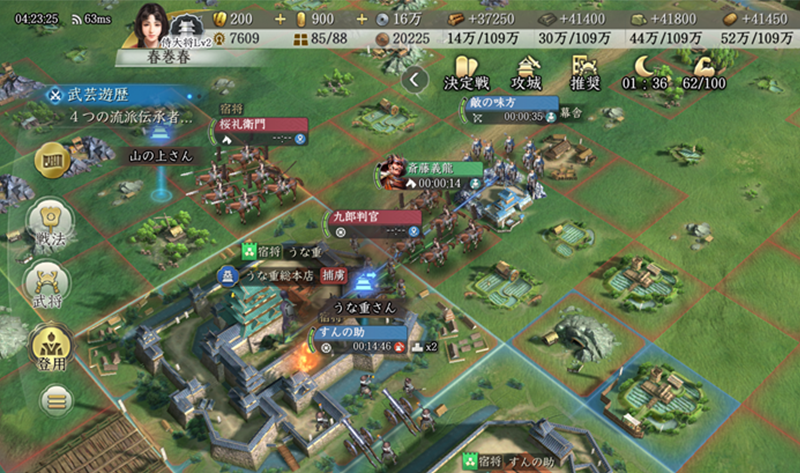Tap the gold scroll icon below the quest tracker

(51, 160)
